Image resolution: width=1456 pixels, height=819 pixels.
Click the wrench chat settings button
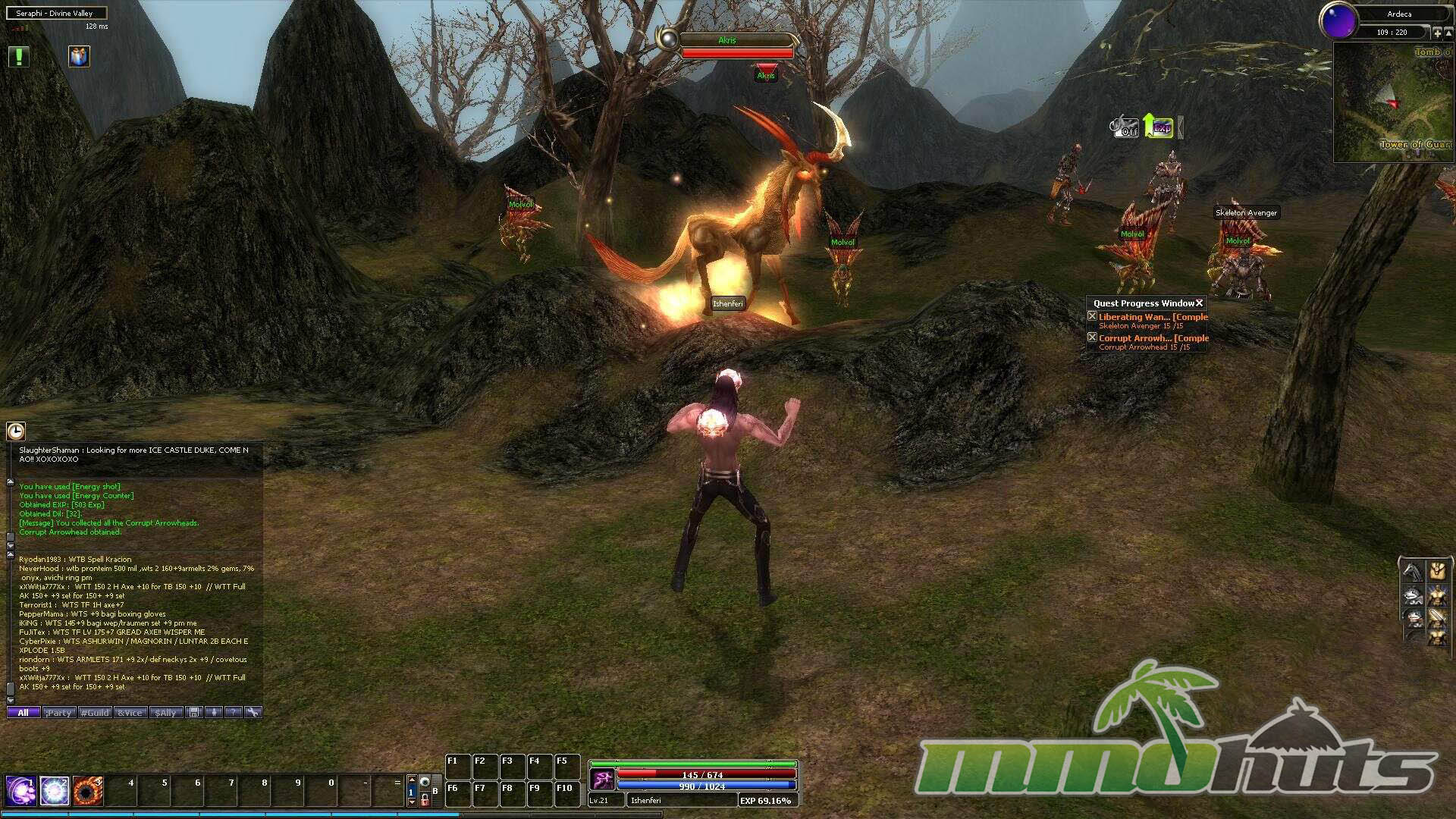tap(253, 713)
